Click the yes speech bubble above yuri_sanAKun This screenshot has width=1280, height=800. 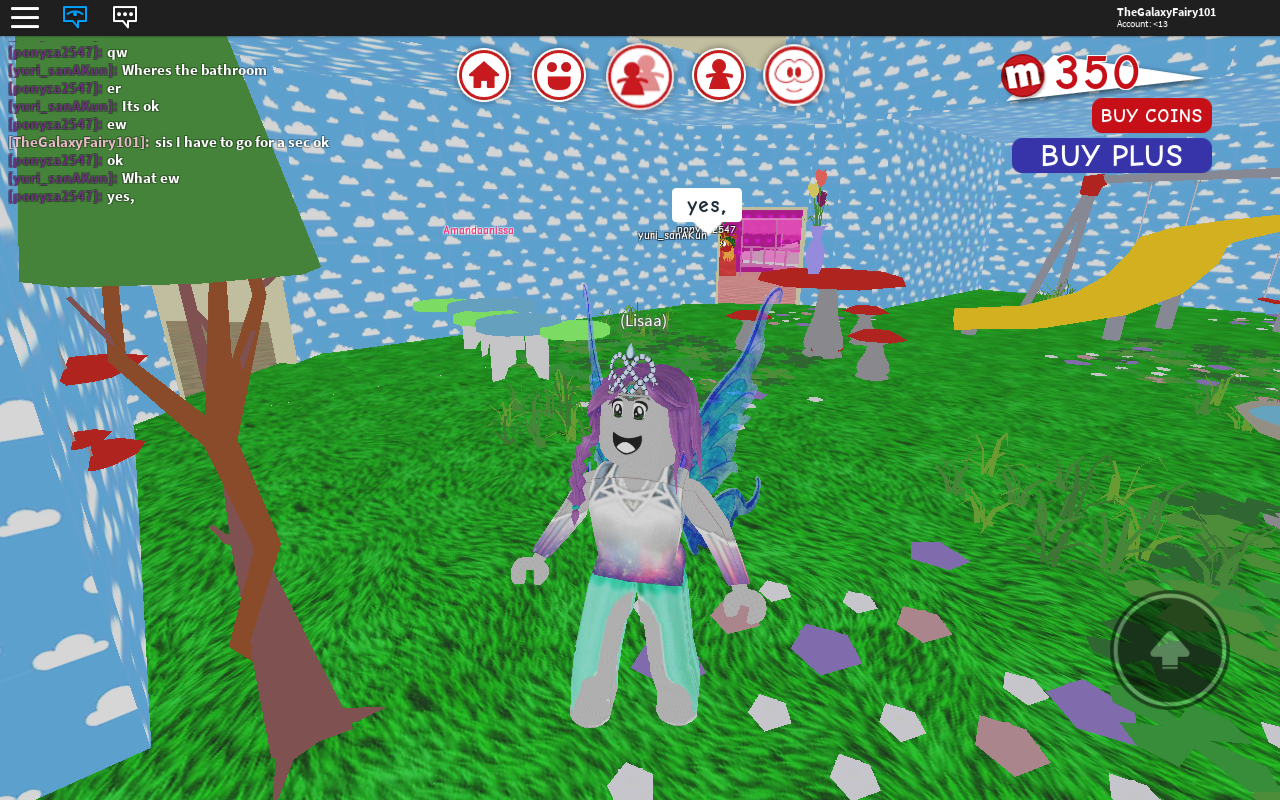tap(705, 205)
